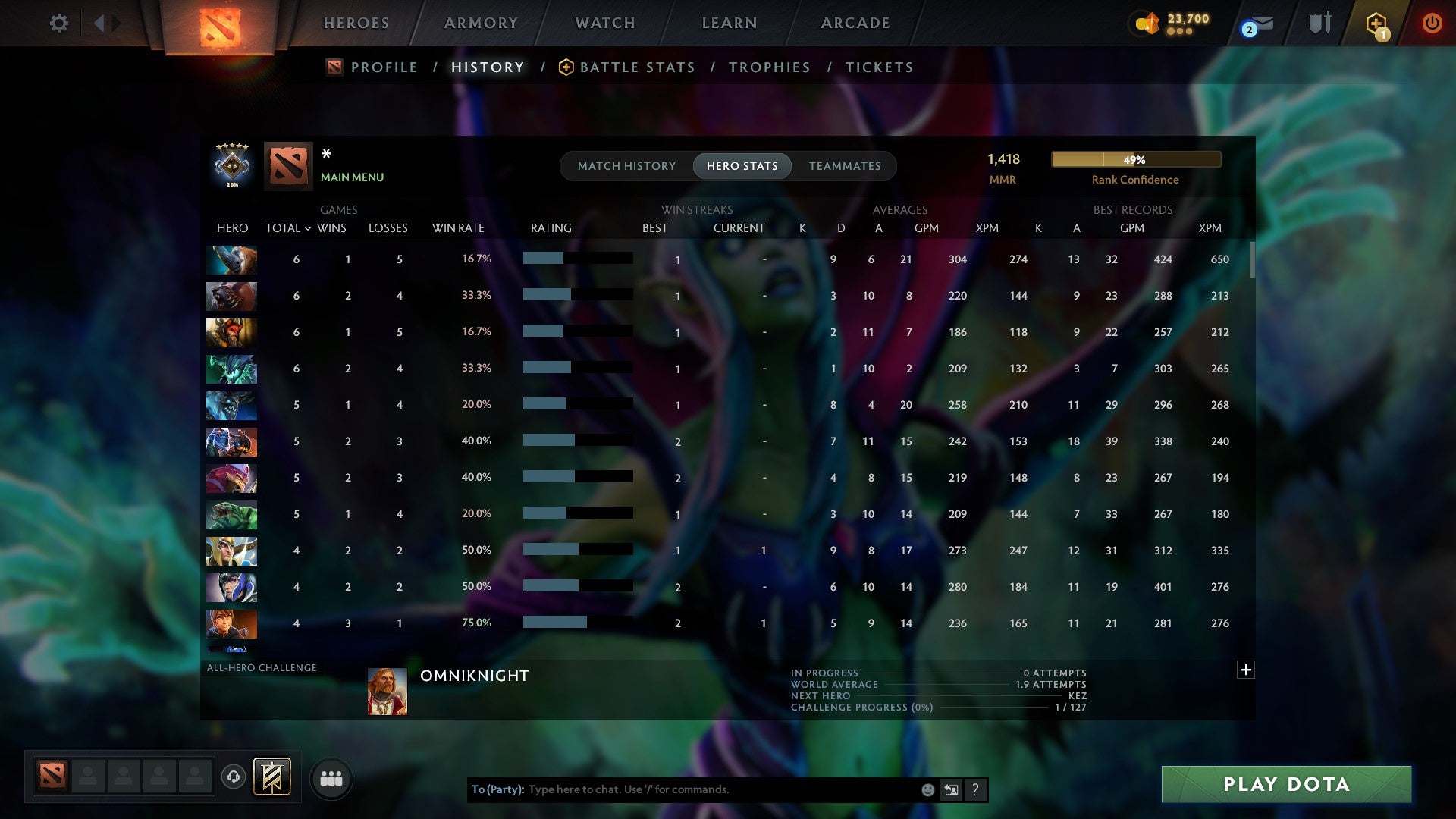Open the WATCH menu
1456x819 pixels.
[x=604, y=23]
